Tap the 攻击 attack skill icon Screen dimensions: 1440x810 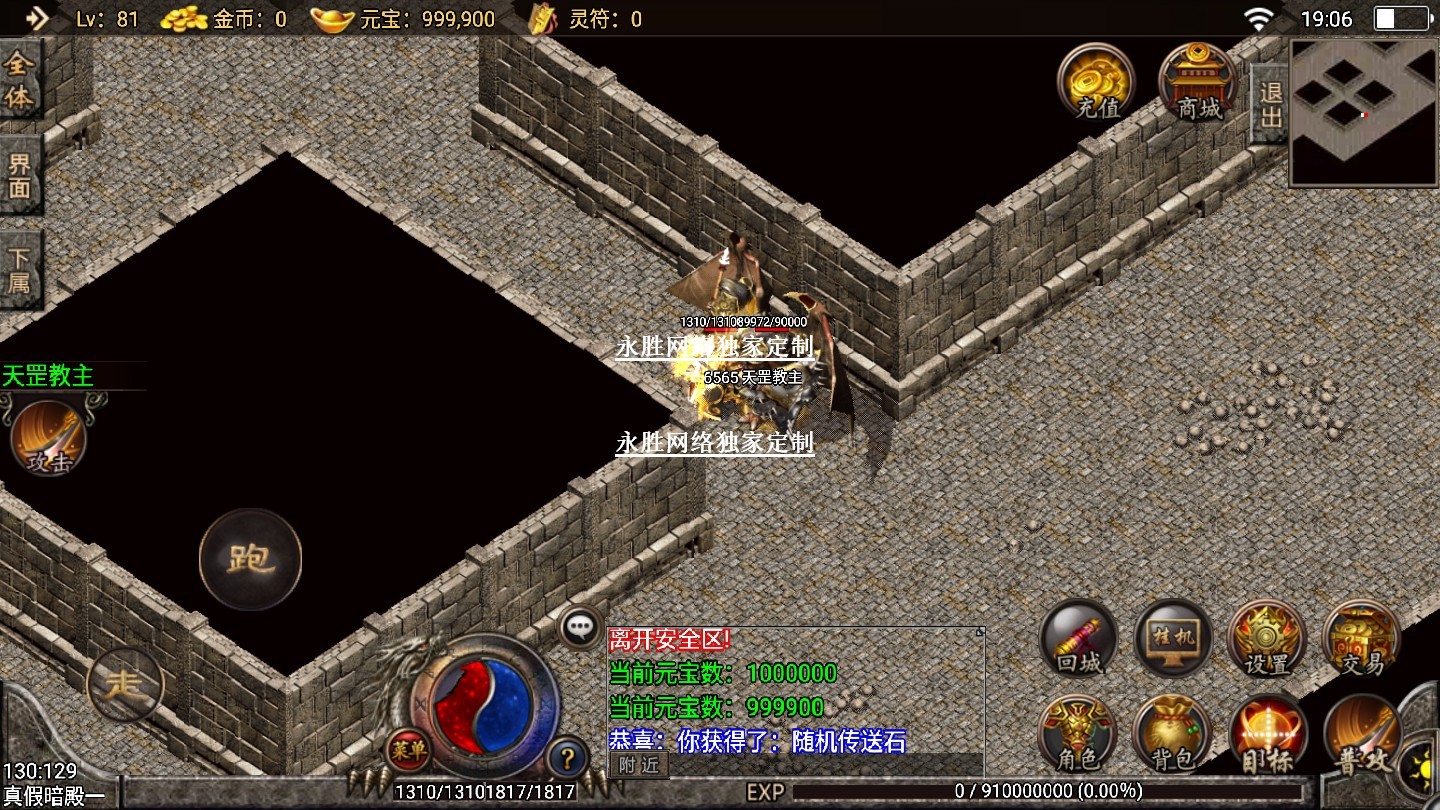coord(50,438)
